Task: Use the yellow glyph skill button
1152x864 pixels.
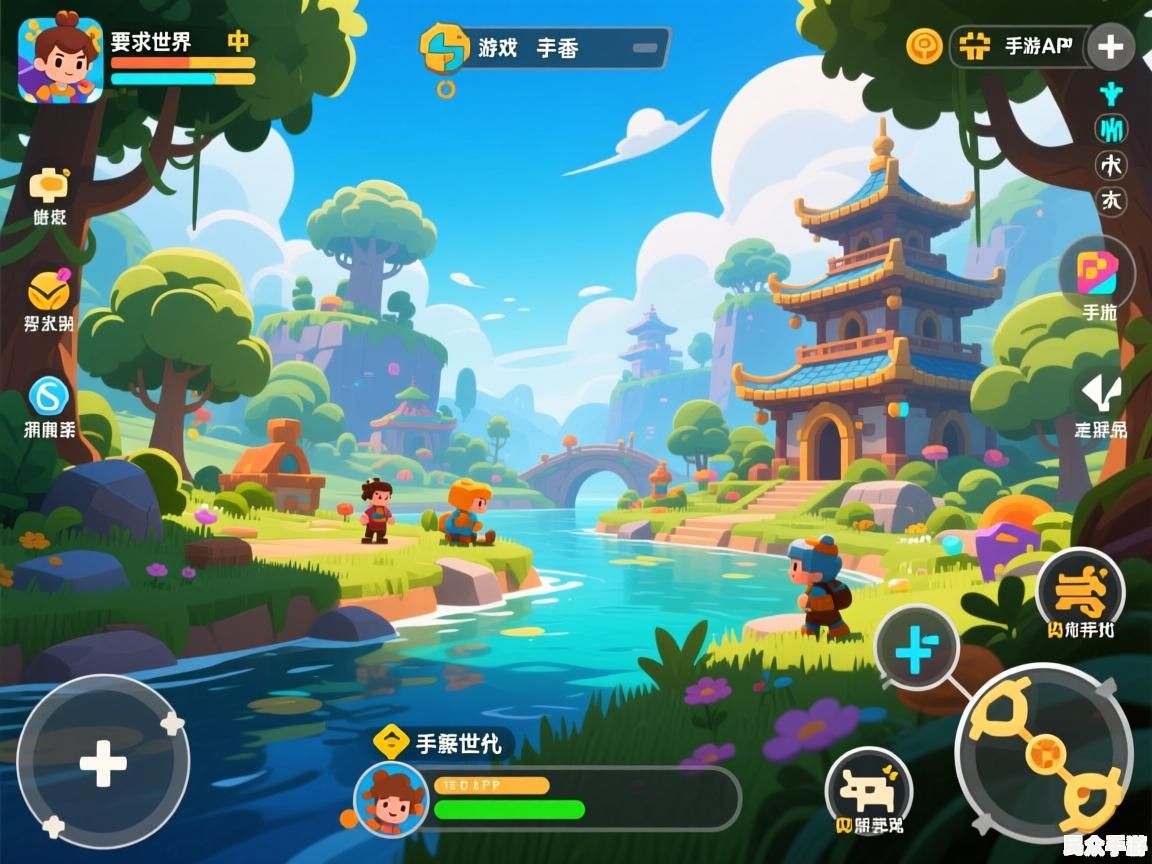Action: click(1081, 591)
